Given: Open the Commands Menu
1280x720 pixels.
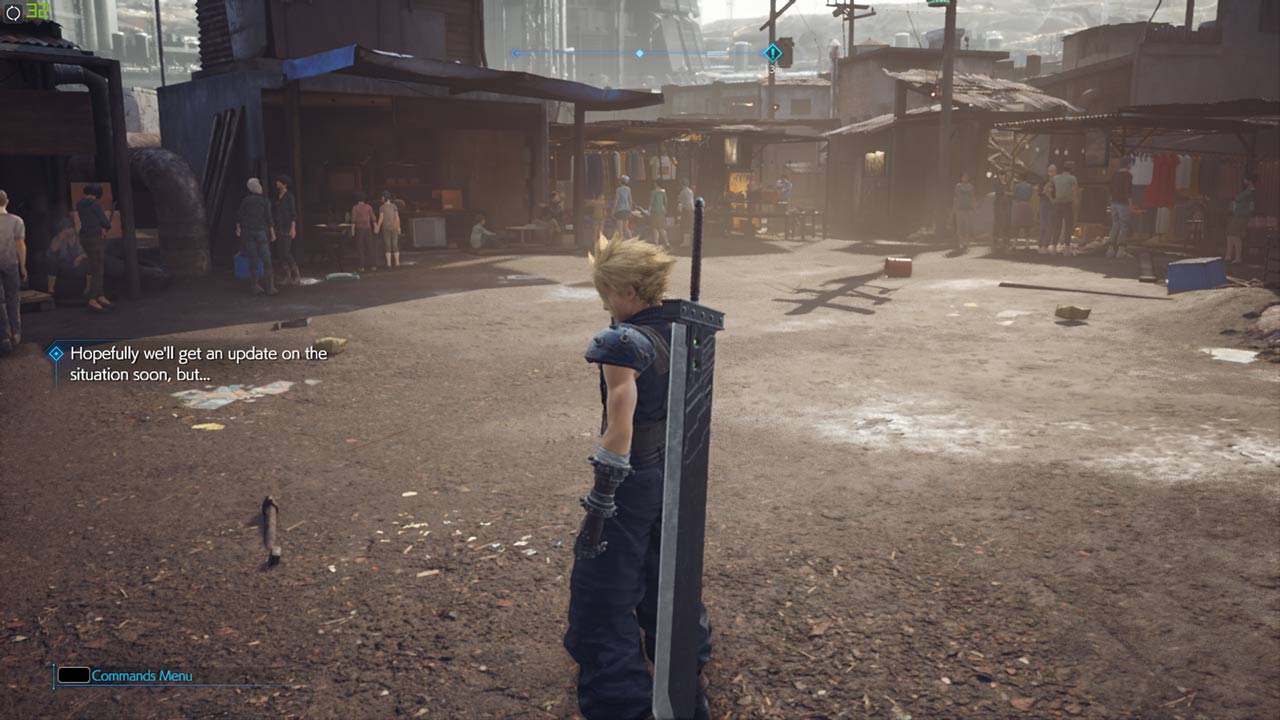Looking at the screenshot, I should (x=139, y=676).
